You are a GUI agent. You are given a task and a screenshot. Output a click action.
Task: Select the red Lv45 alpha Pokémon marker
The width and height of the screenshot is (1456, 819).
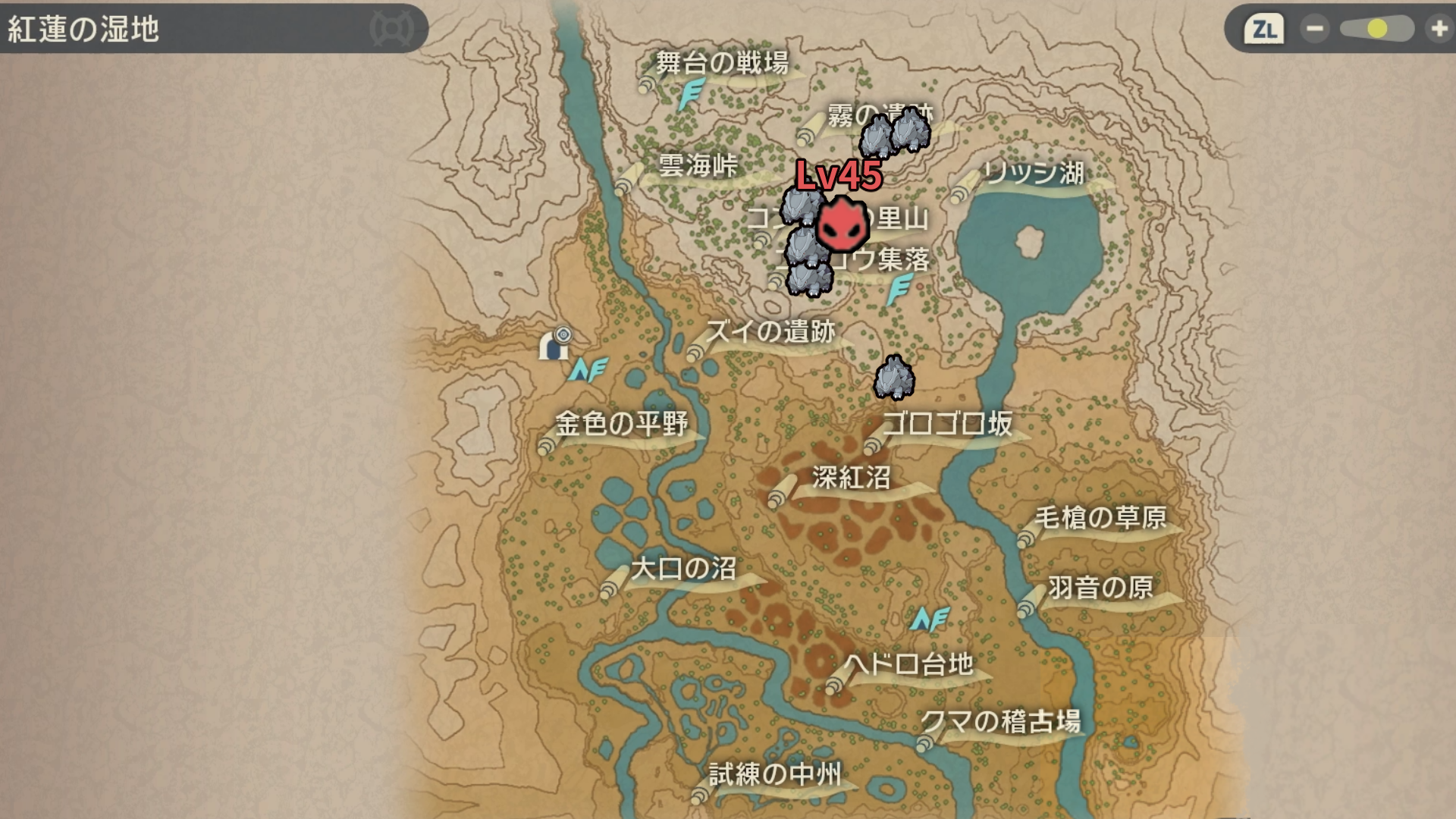[x=842, y=223]
